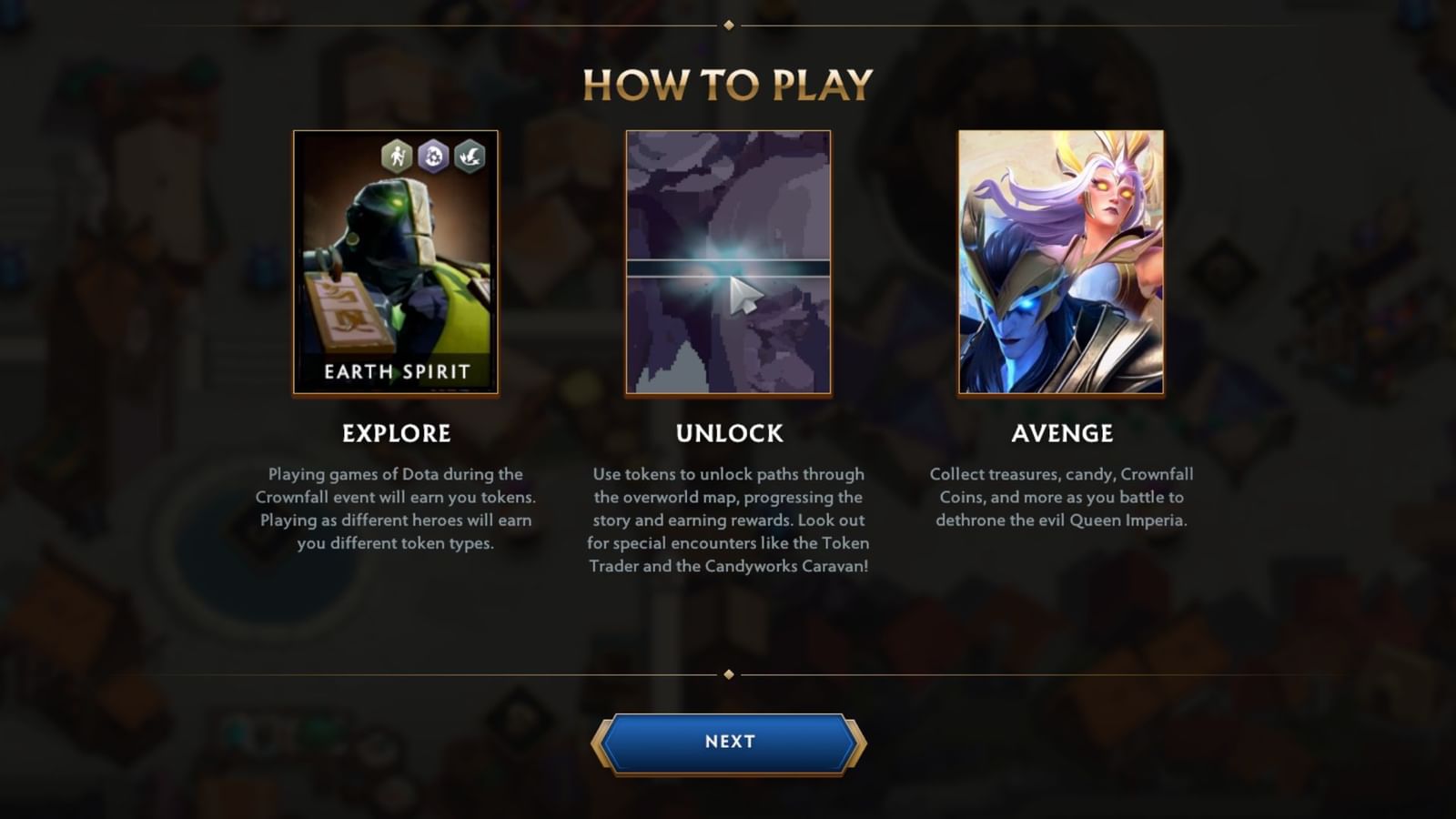1456x819 pixels.
Task: Select the UNLOCK heading
Action: (729, 434)
